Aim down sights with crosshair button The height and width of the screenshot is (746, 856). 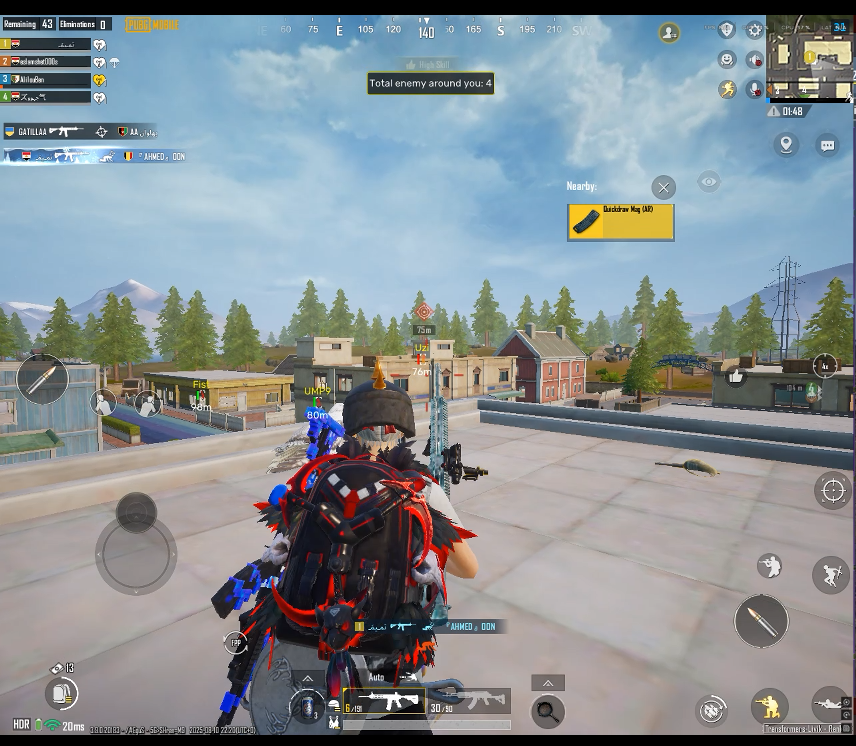[832, 489]
